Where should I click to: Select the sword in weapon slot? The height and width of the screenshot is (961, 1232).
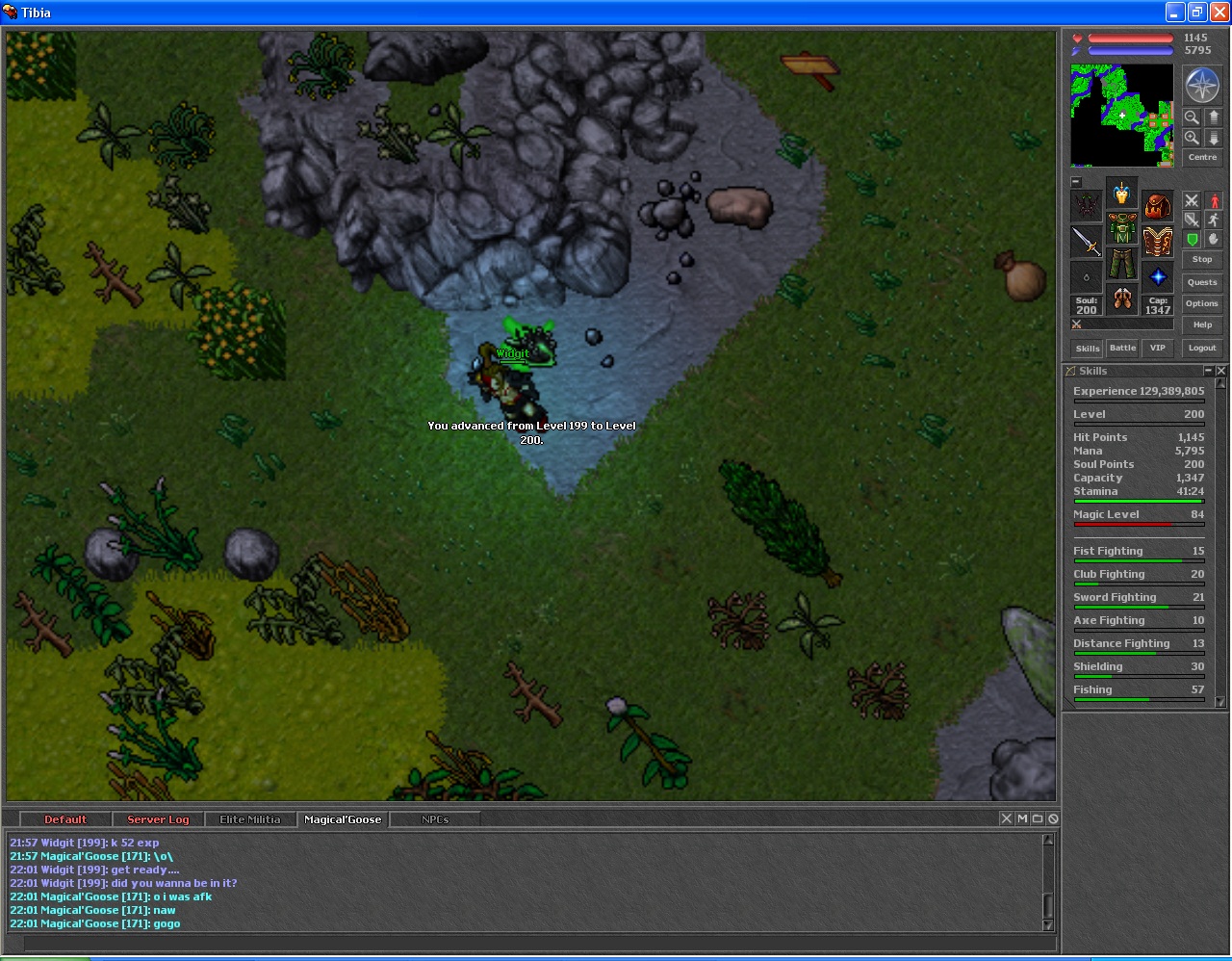pos(1087,241)
